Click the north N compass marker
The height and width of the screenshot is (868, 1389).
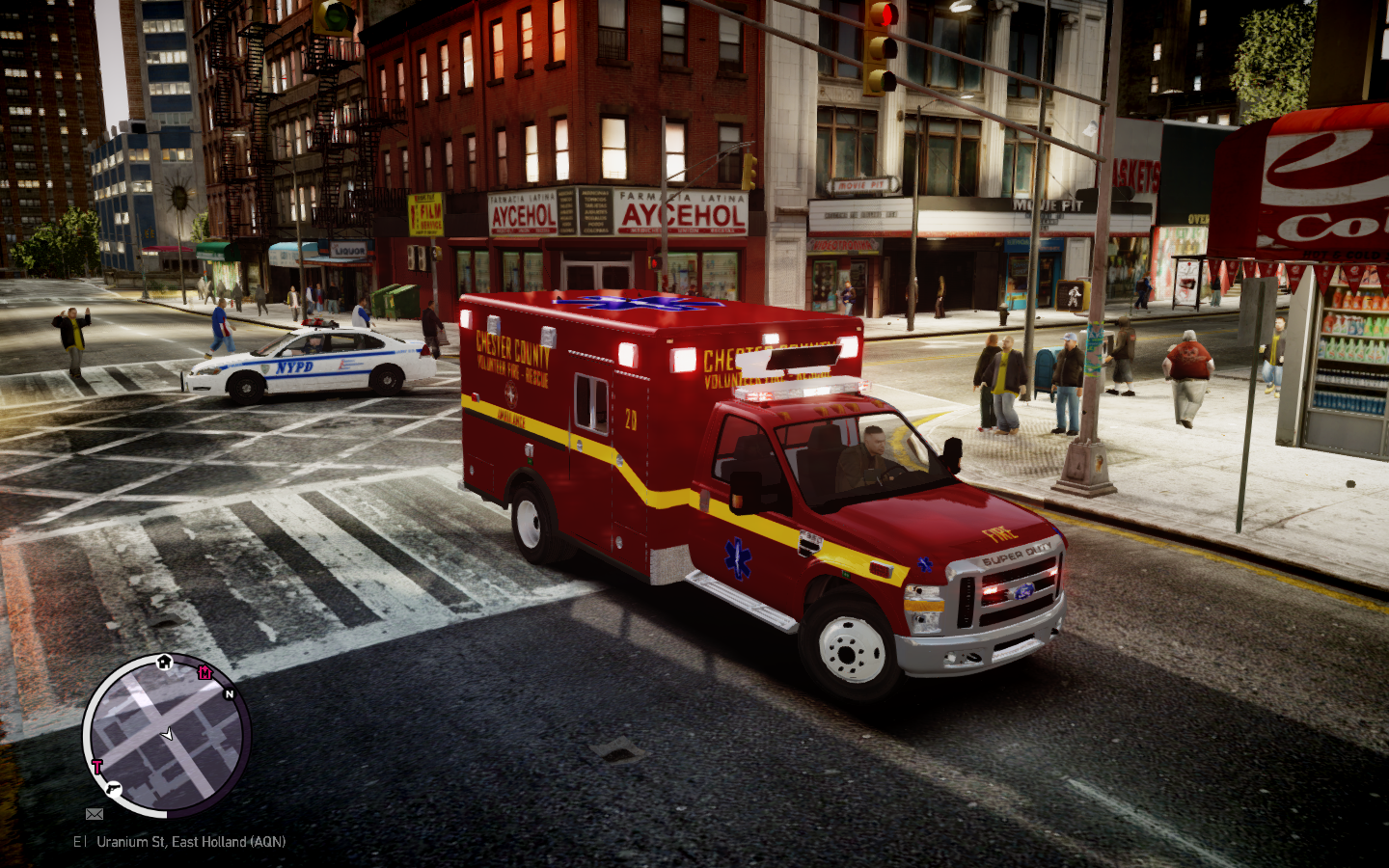[230, 694]
